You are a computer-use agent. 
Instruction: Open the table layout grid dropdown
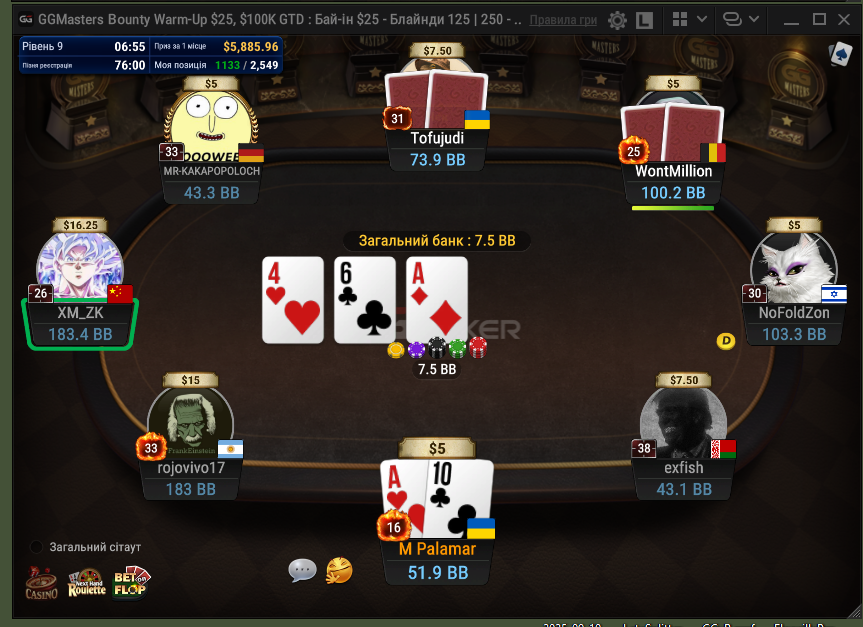click(x=688, y=19)
